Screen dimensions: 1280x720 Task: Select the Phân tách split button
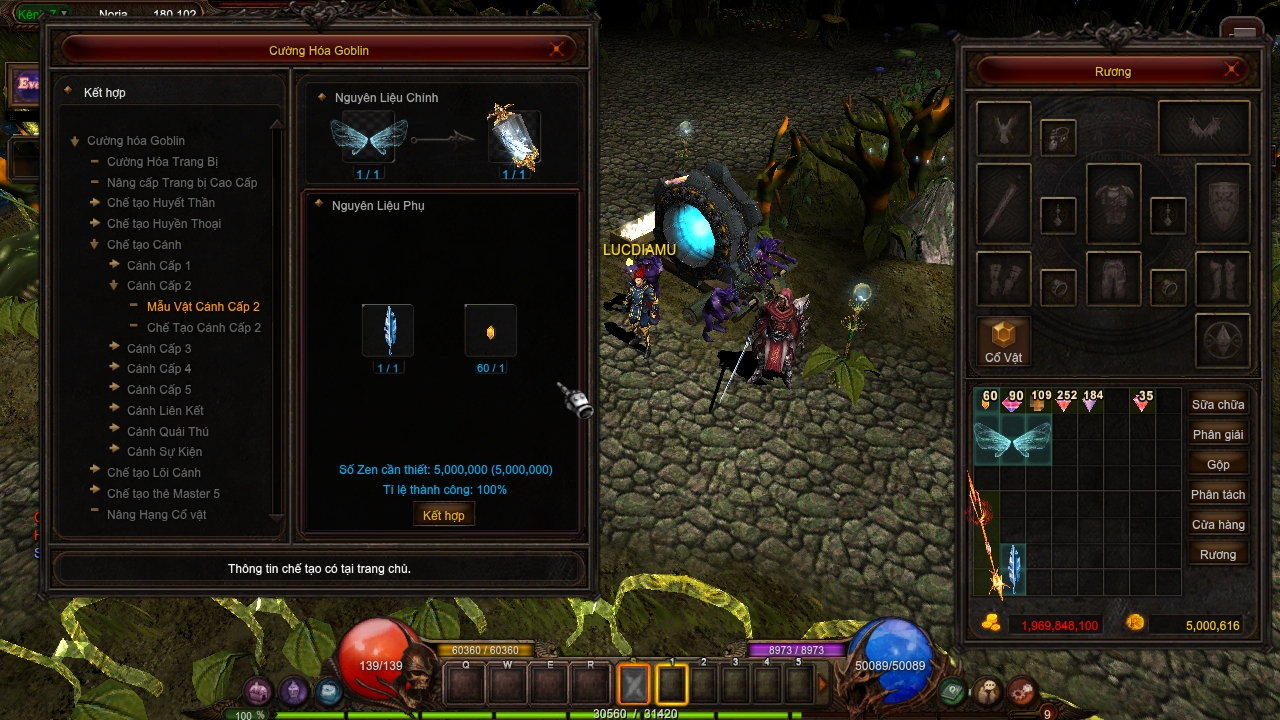1217,495
